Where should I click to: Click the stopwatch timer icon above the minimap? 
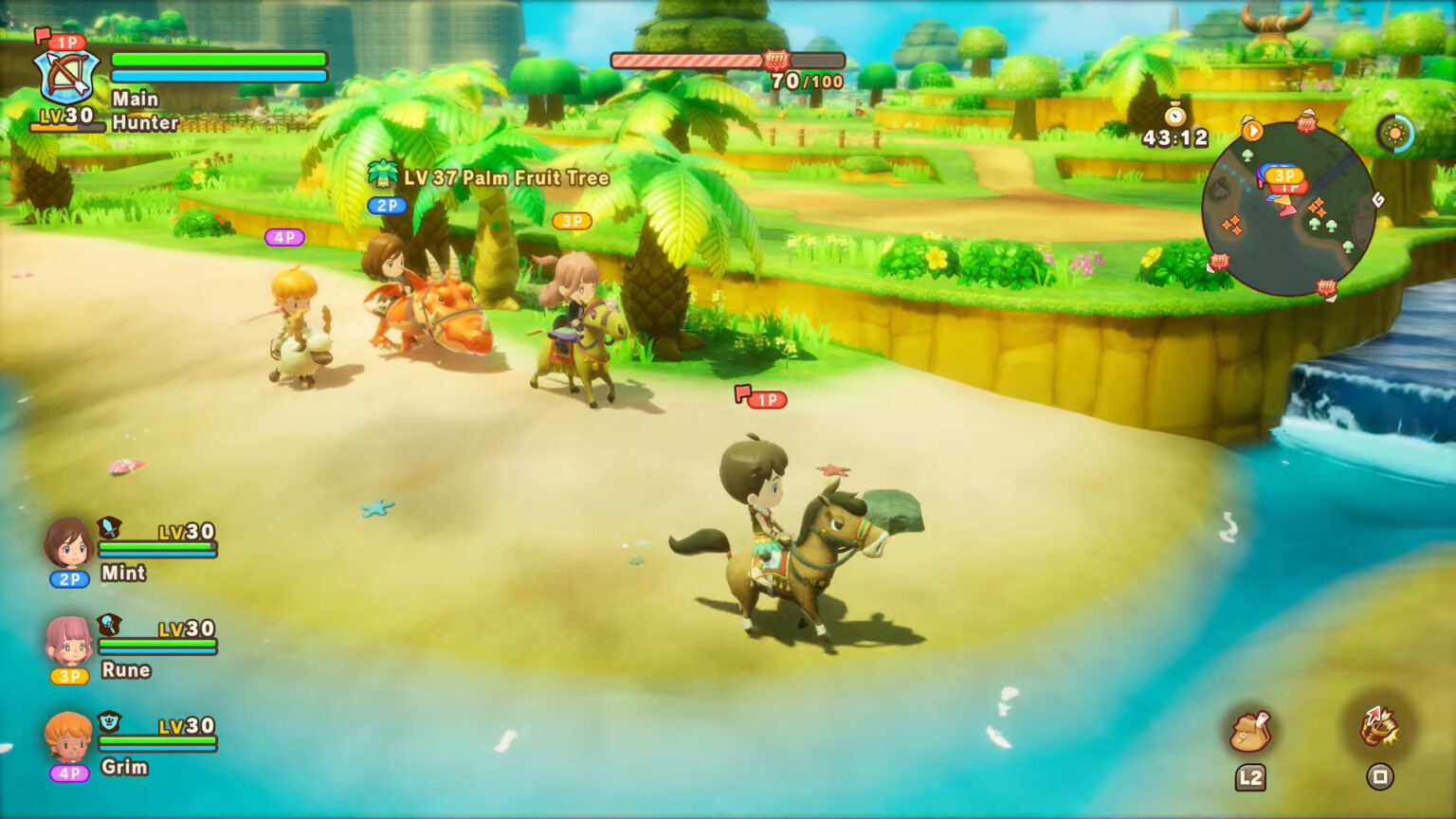1175,117
